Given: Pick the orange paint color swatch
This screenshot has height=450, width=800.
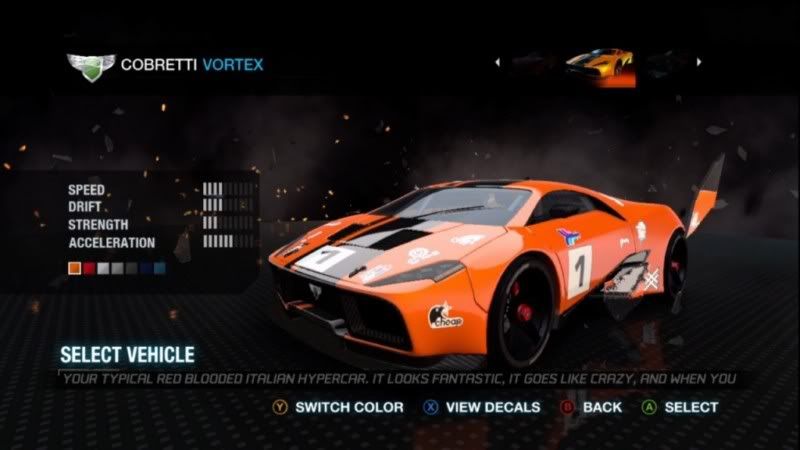Looking at the screenshot, I should tap(74, 268).
